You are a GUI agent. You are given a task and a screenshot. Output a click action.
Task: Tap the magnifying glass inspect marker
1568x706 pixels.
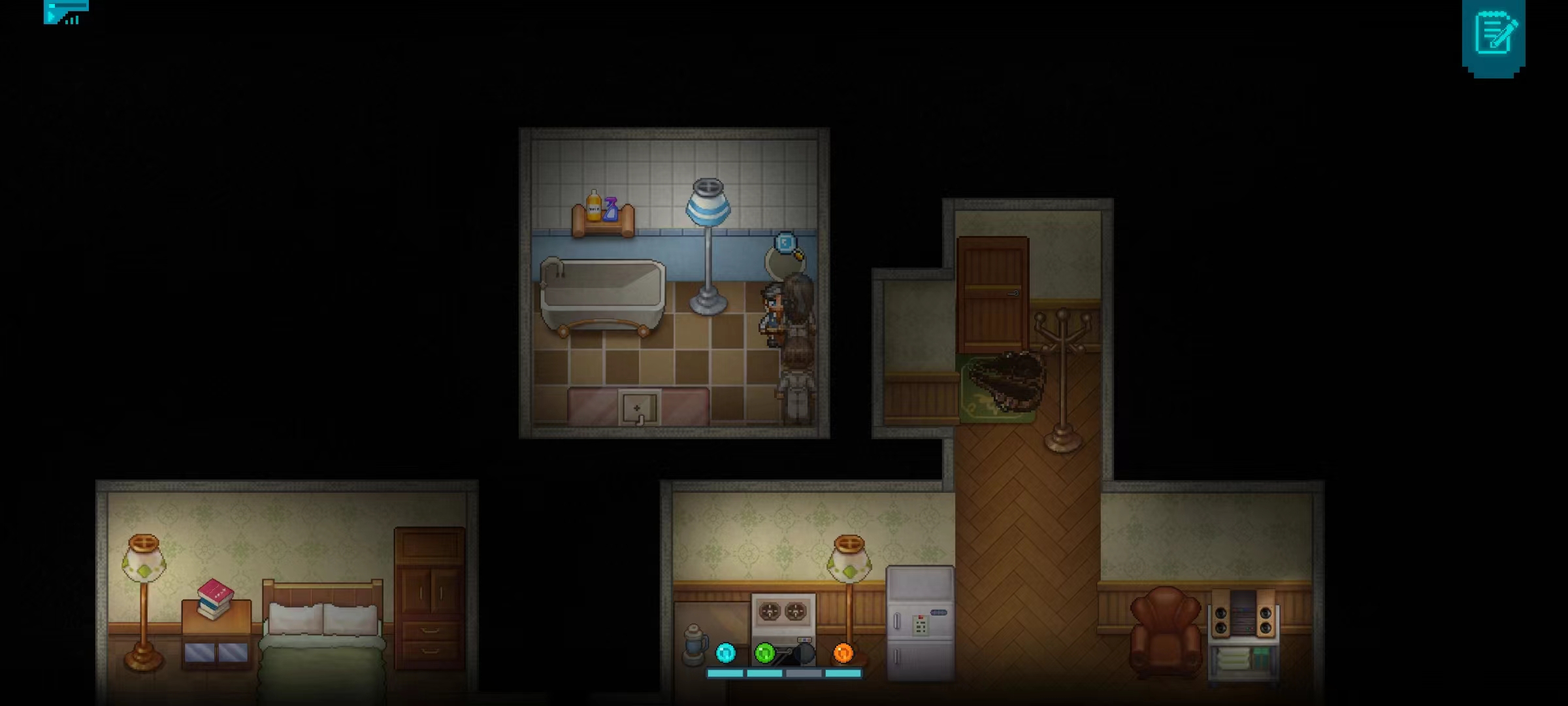point(786,244)
